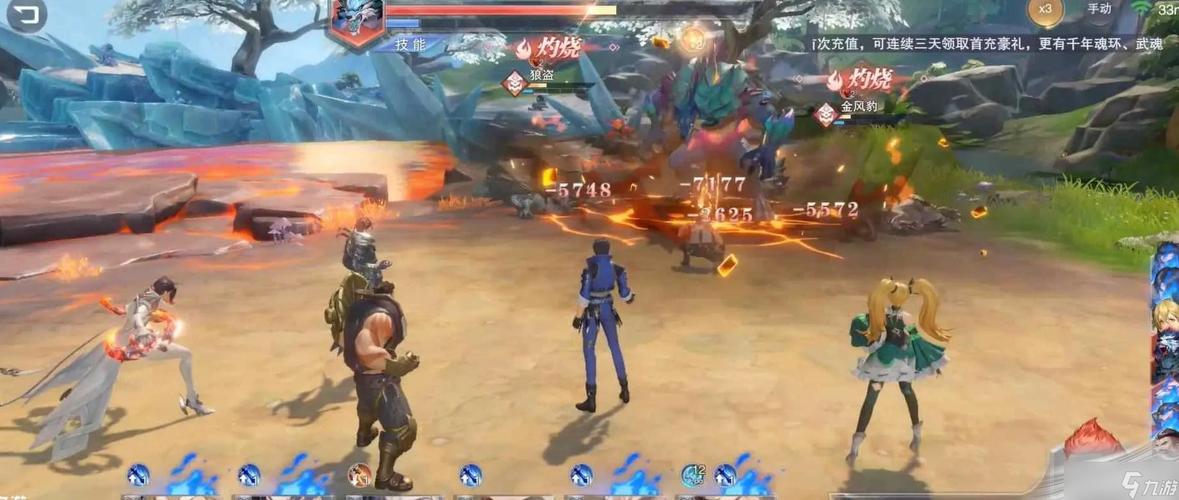The height and width of the screenshot is (500, 1179).
Task: Switch the 手动 manual battle mode
Action: point(1099,9)
